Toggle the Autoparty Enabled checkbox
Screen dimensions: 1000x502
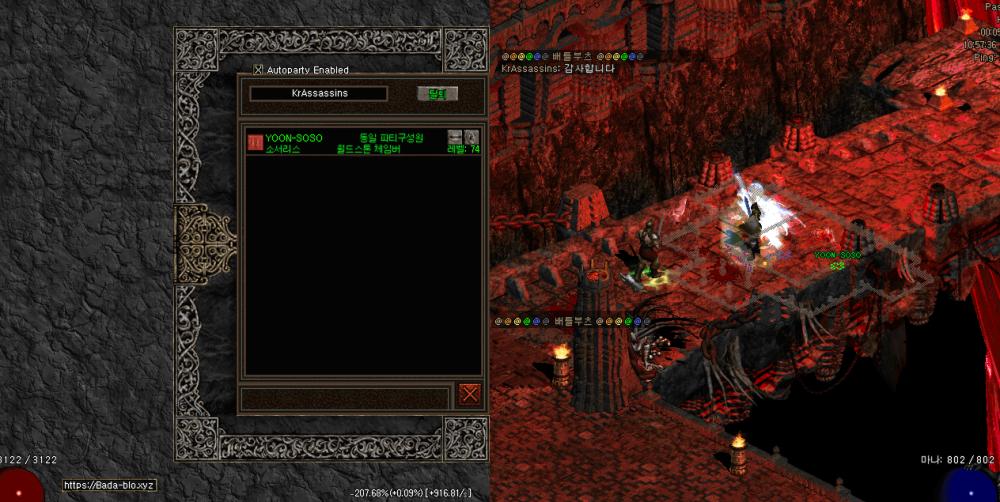coord(258,70)
